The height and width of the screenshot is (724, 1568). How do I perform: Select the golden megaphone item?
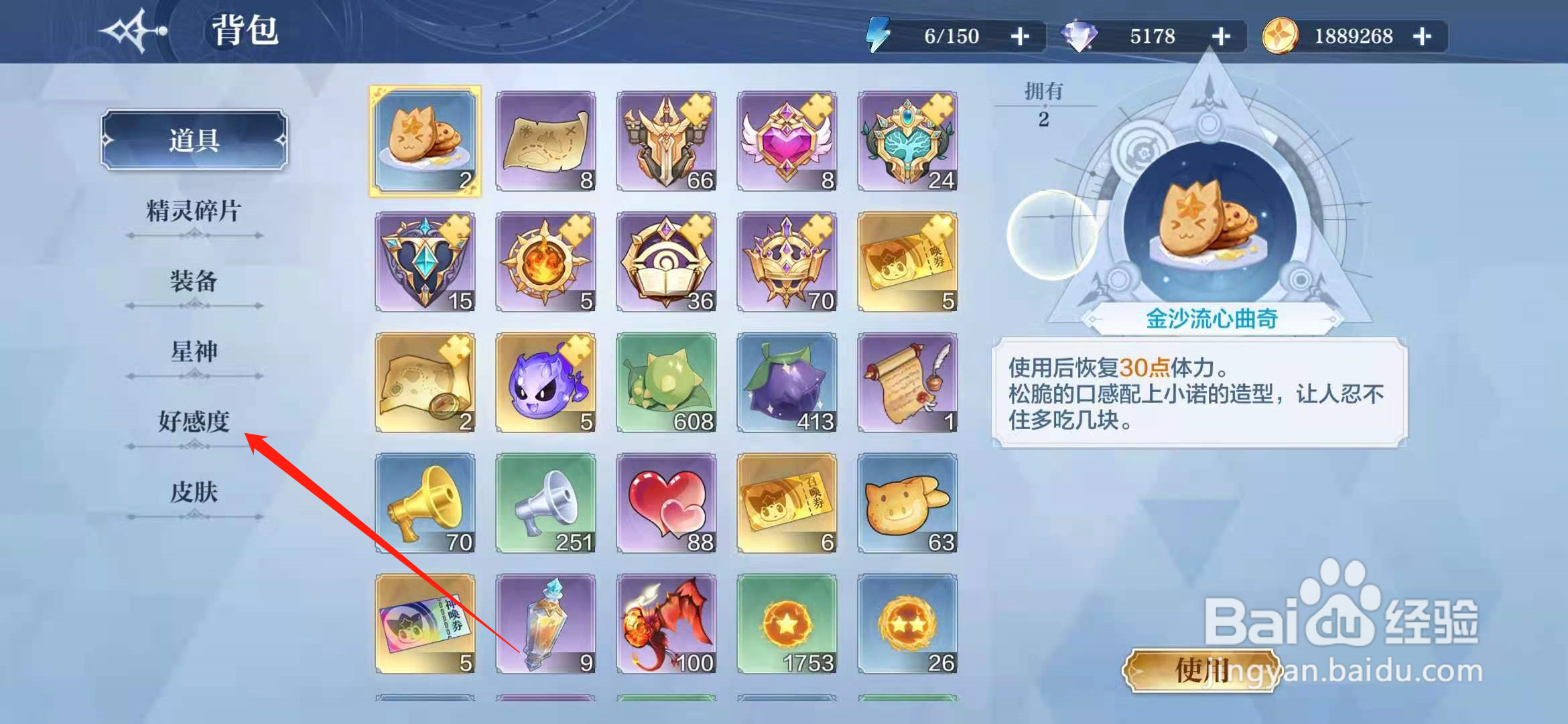426,501
